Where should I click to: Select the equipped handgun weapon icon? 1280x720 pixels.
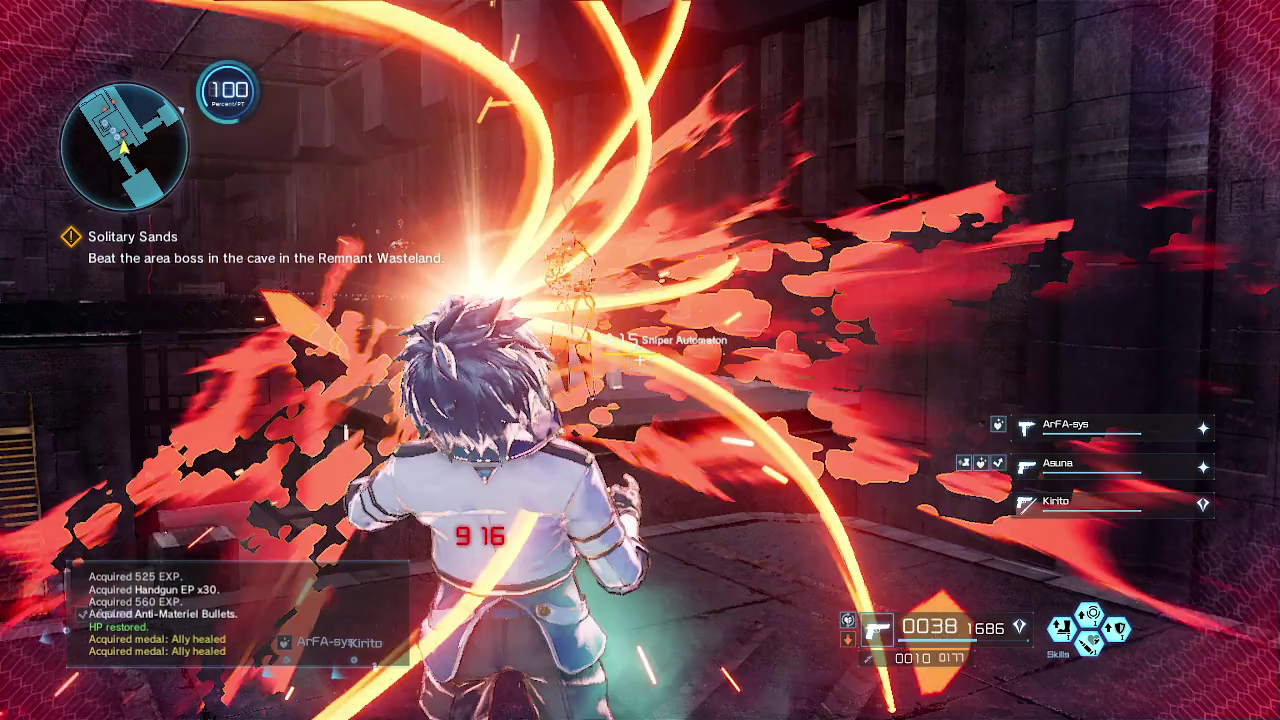877,630
